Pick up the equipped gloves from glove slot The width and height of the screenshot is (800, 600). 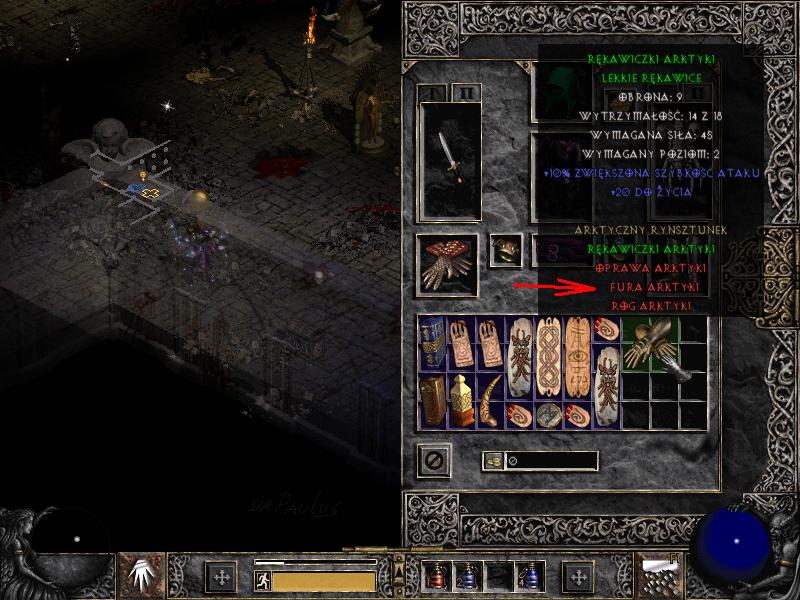(x=448, y=263)
